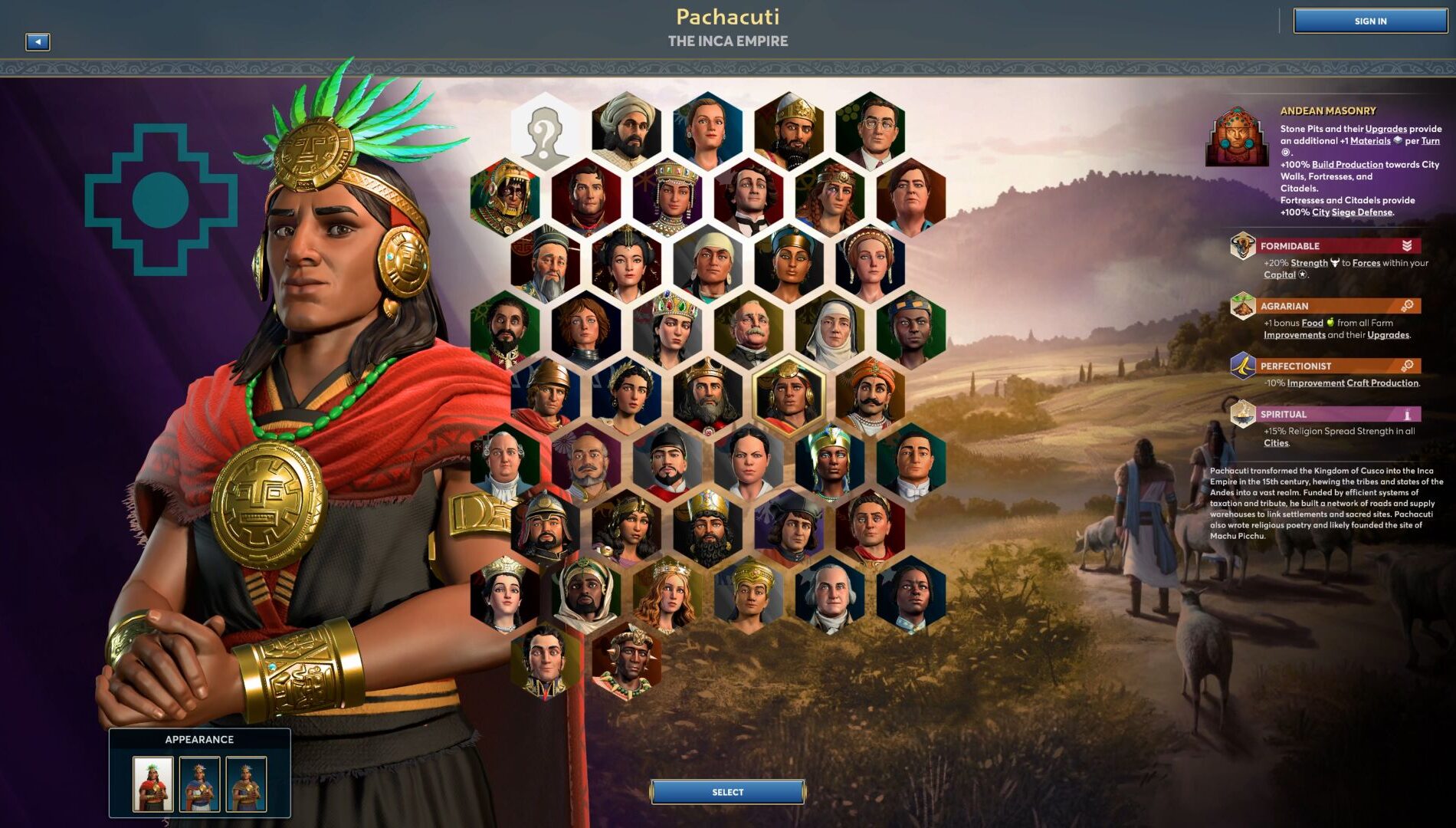Confirm Pachacuti with the Select button
This screenshot has width=1456, height=828.
click(x=727, y=792)
